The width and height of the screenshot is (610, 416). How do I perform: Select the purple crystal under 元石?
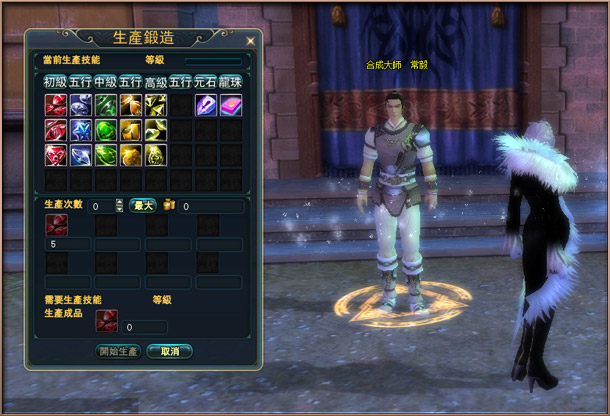click(206, 105)
